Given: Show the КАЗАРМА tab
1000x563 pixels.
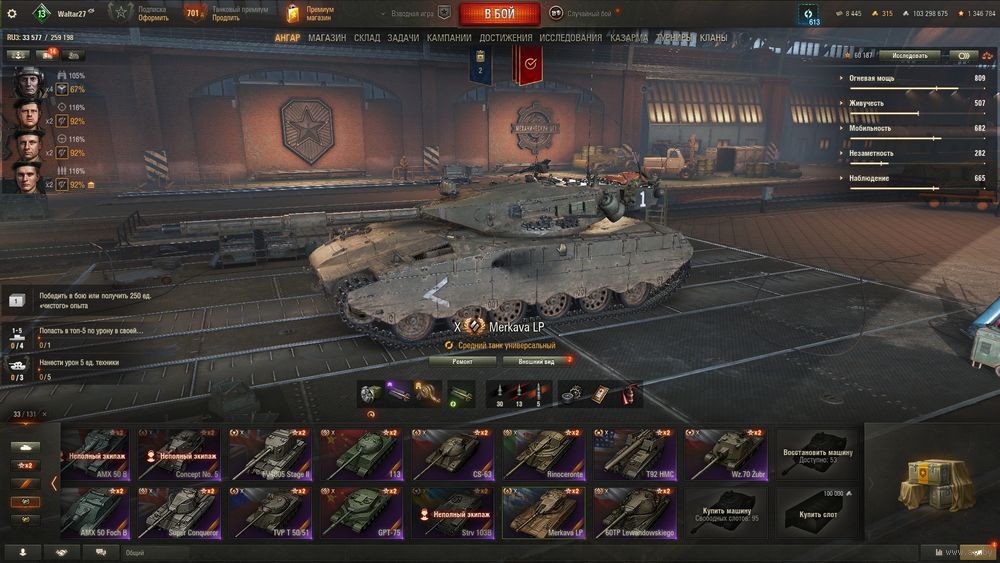Looking at the screenshot, I should (x=629, y=38).
